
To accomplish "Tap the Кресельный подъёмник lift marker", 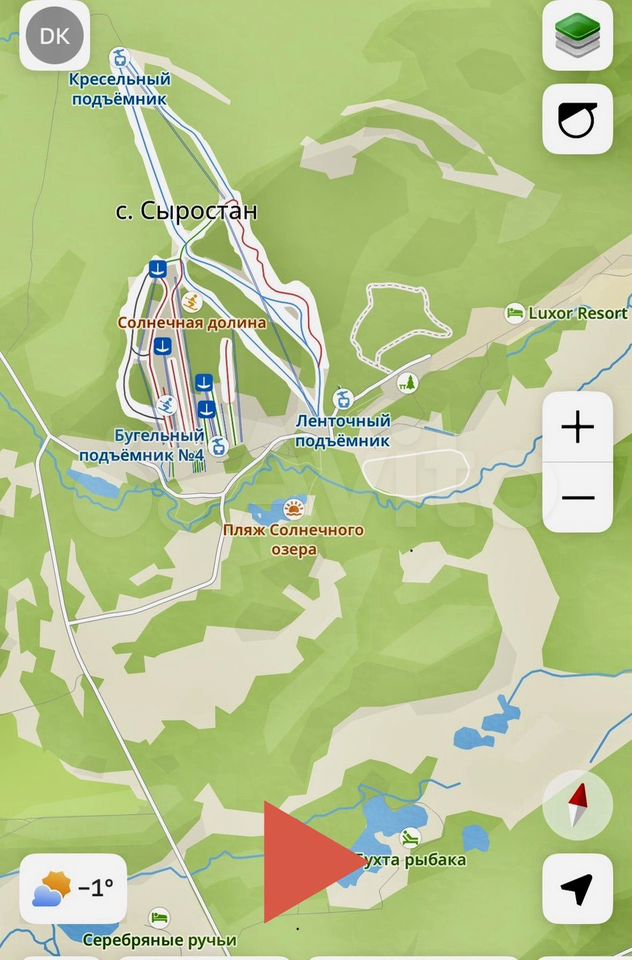I will pos(120,56).
